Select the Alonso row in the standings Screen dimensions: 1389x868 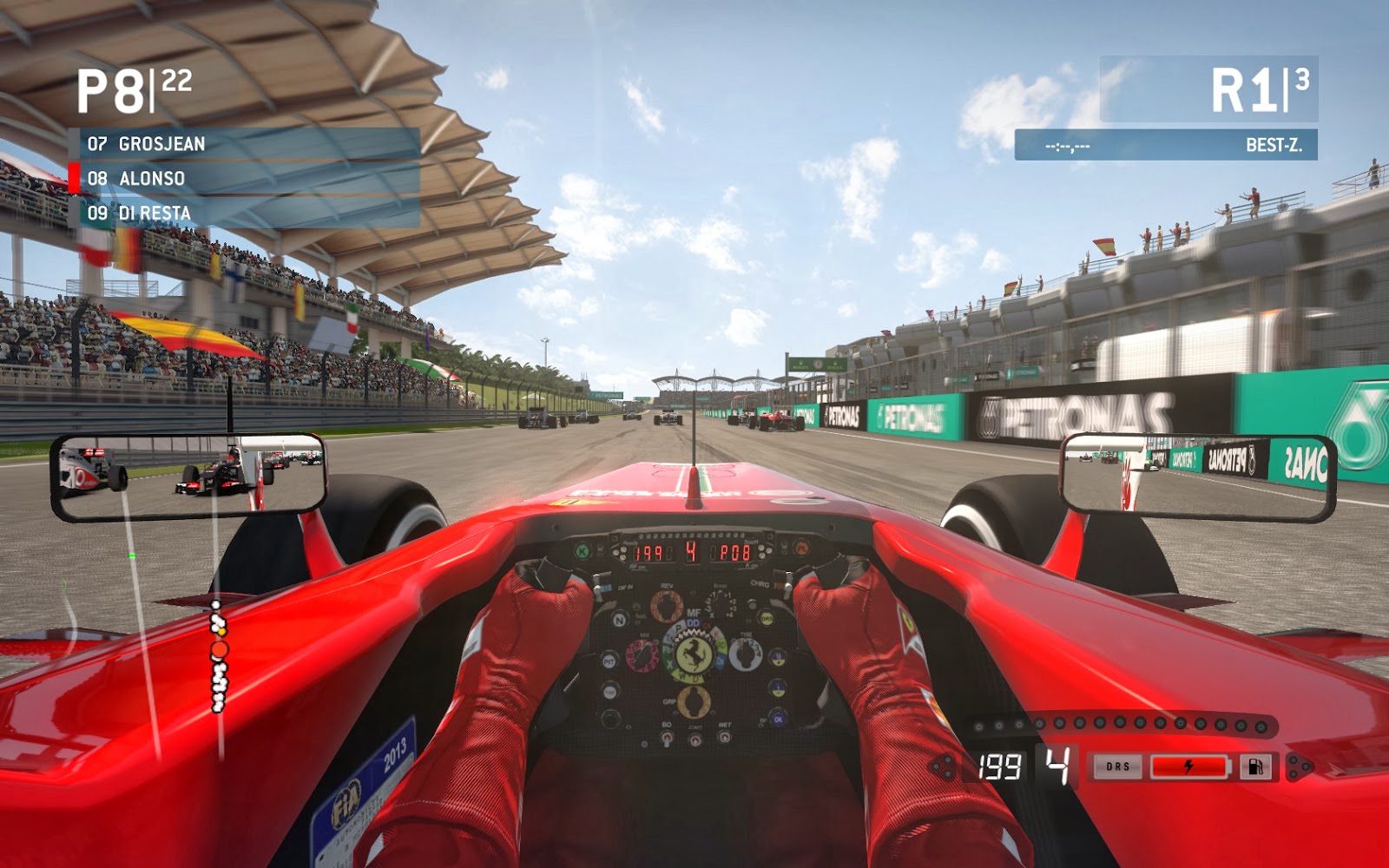click(245, 179)
